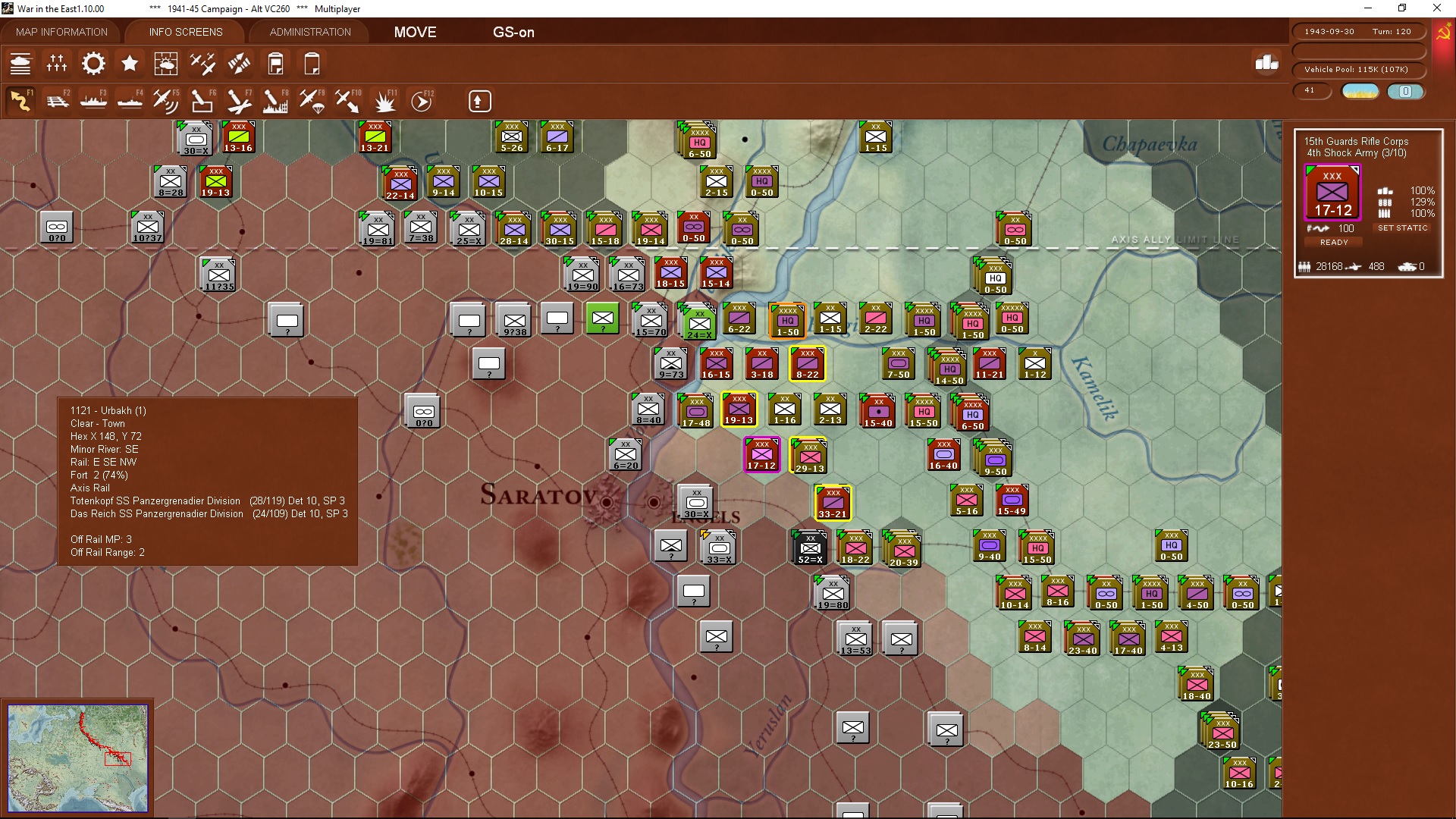The width and height of the screenshot is (1456, 819).
Task: Open the game preferences gear icon
Action: coord(93,64)
